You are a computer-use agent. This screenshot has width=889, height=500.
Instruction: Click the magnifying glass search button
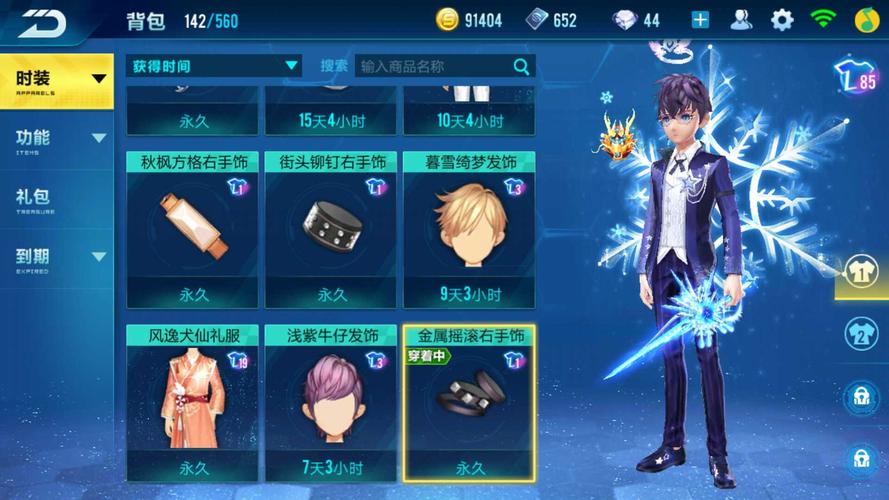tap(521, 66)
